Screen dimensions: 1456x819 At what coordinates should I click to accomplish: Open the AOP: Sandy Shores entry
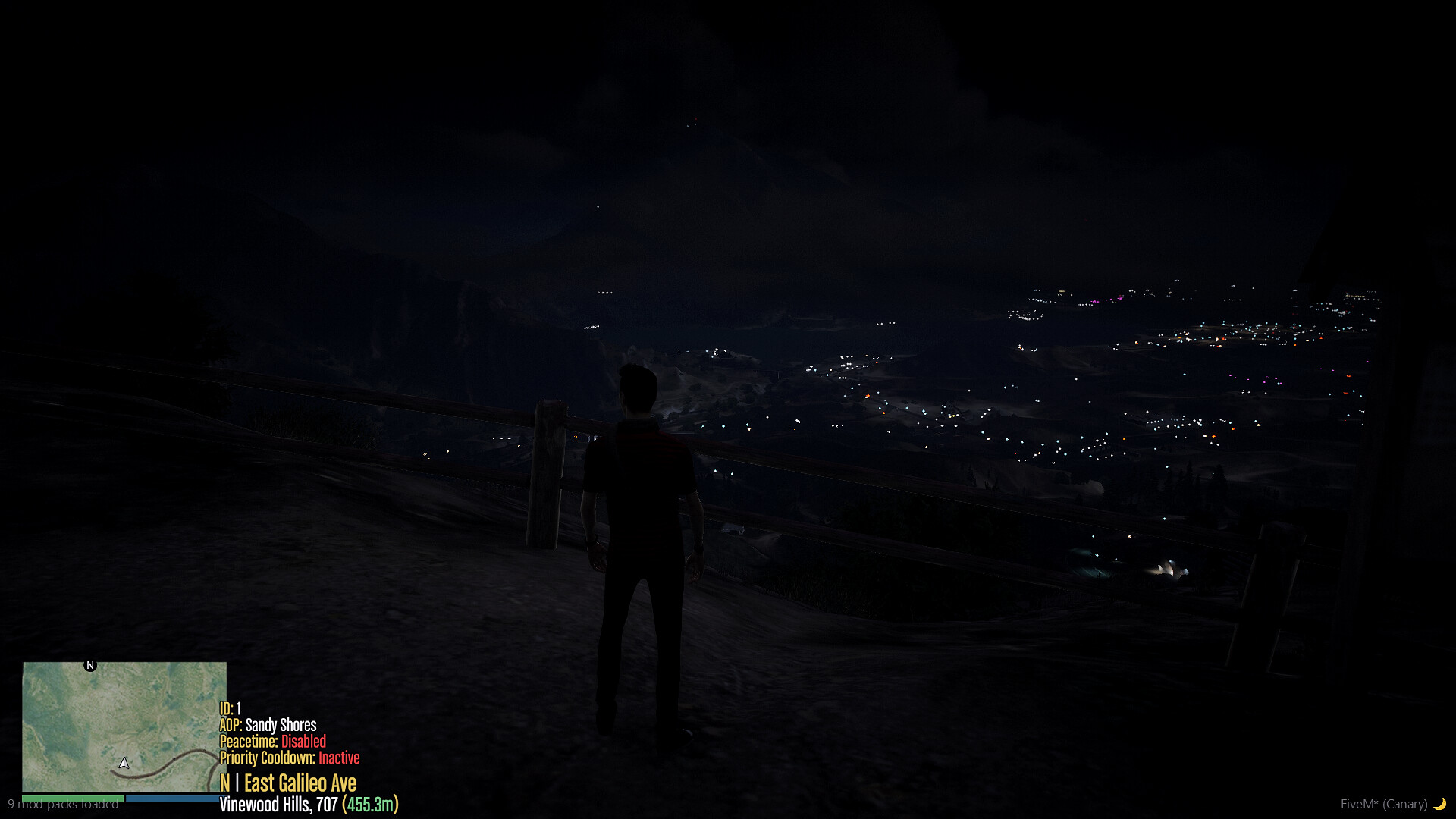(268, 724)
